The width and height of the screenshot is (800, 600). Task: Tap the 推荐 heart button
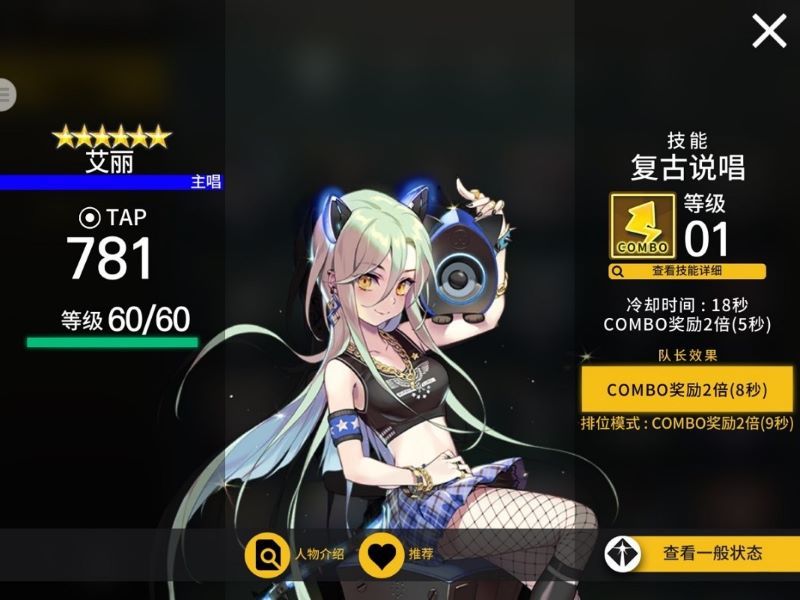(381, 555)
